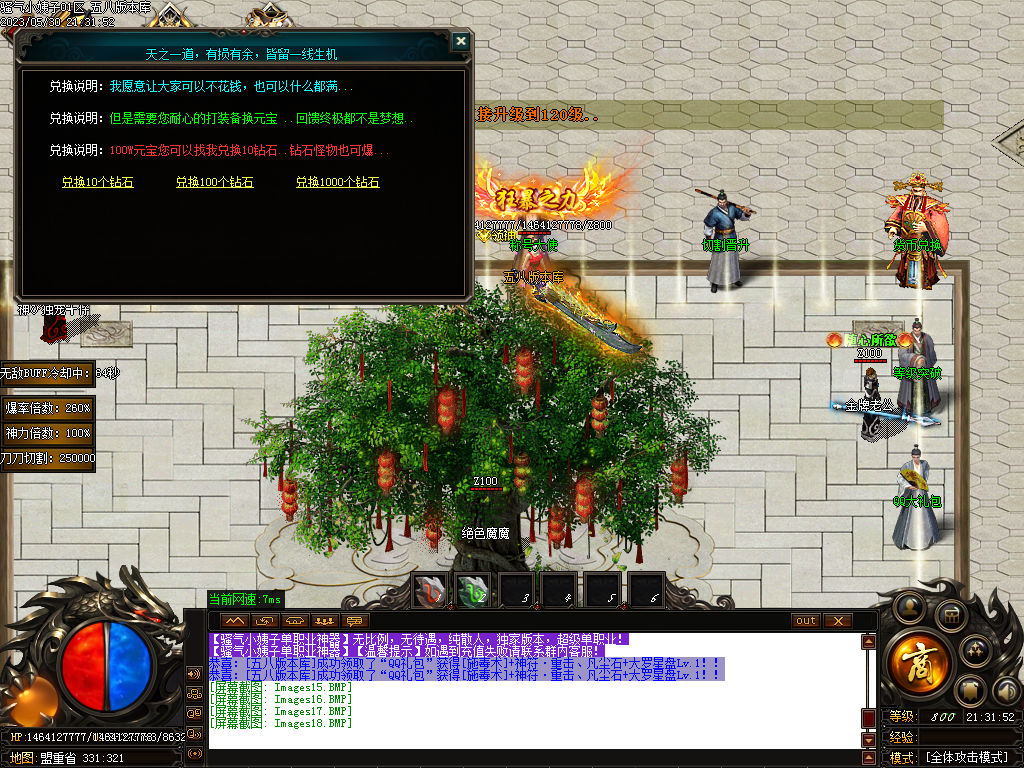This screenshot has width=1024, height=768.
Task: Open the treasure chest bag icon
Action: pos(952,615)
